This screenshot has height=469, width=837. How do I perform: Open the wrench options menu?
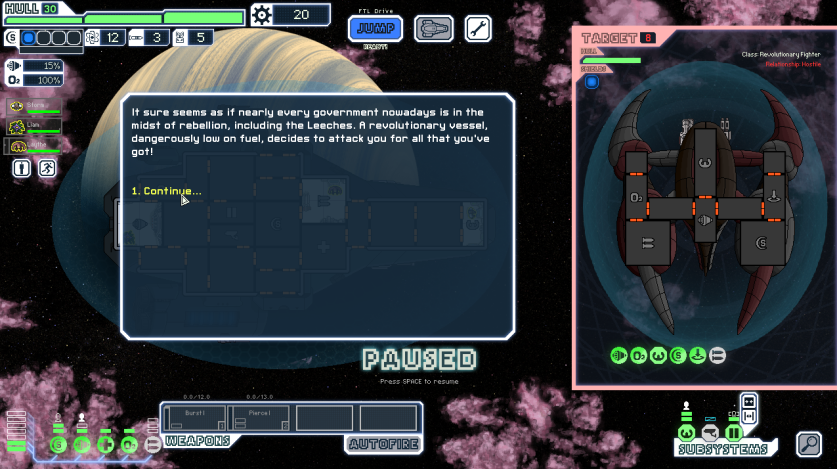pyautogui.click(x=479, y=28)
